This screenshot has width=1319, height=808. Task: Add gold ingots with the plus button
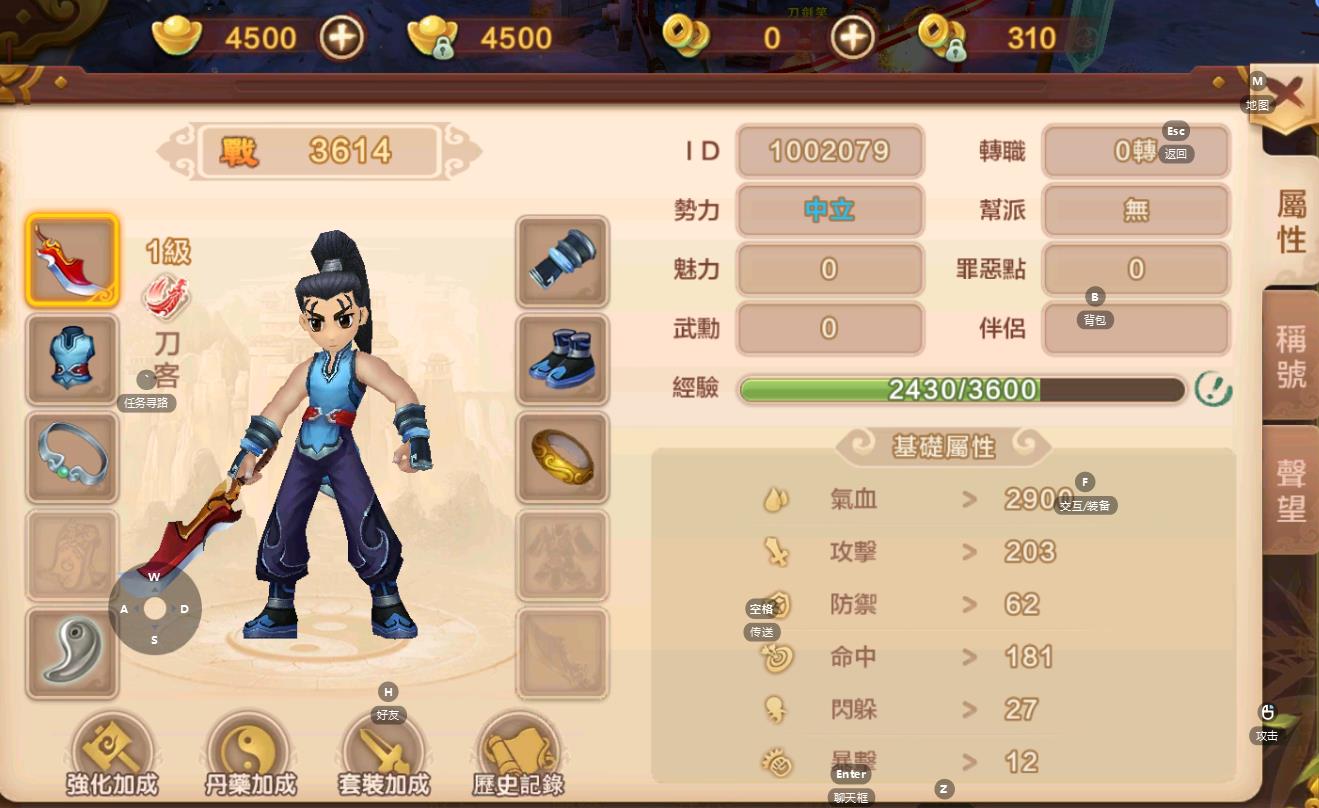342,38
